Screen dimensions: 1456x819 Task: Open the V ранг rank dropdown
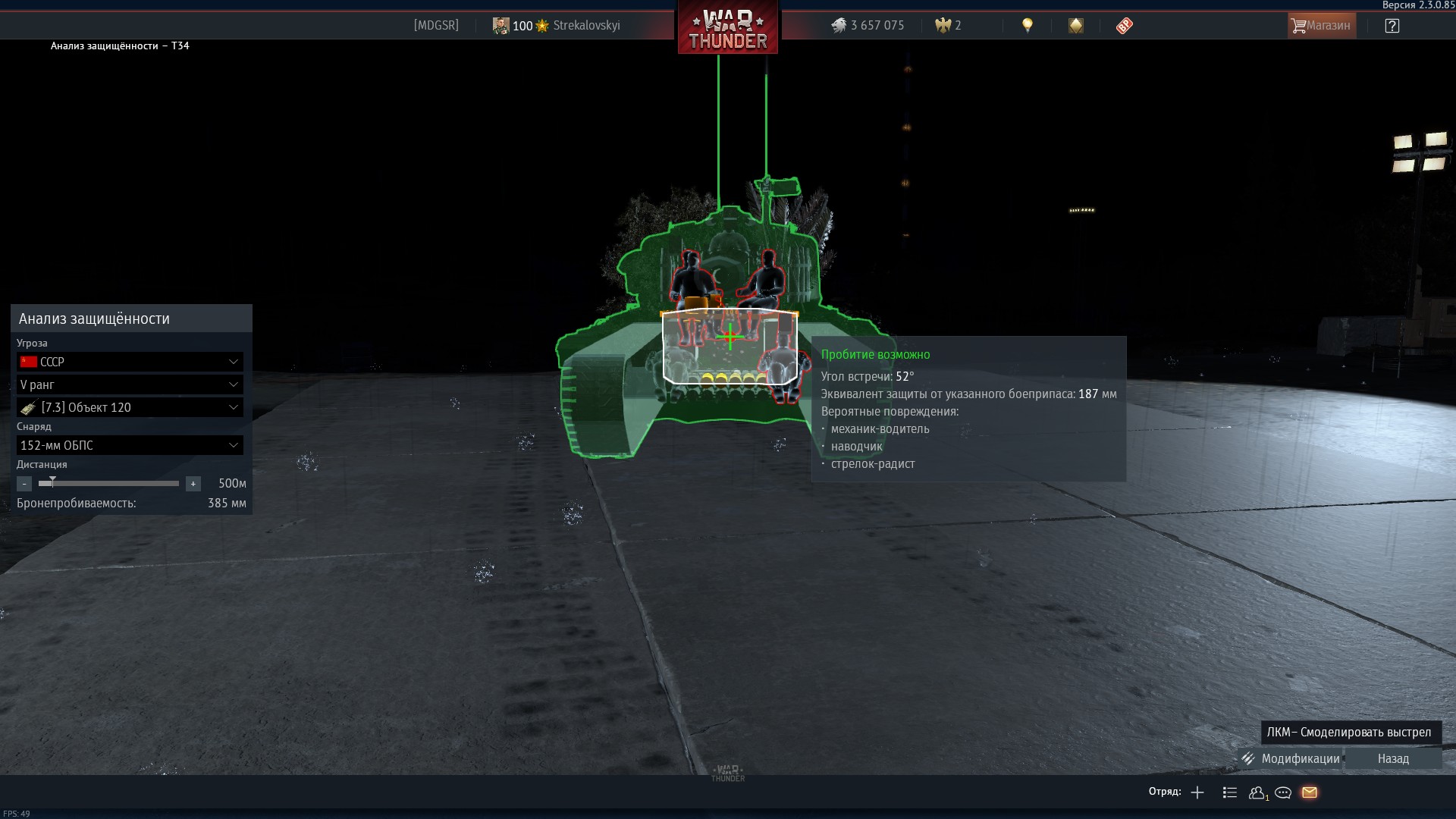[x=130, y=384]
